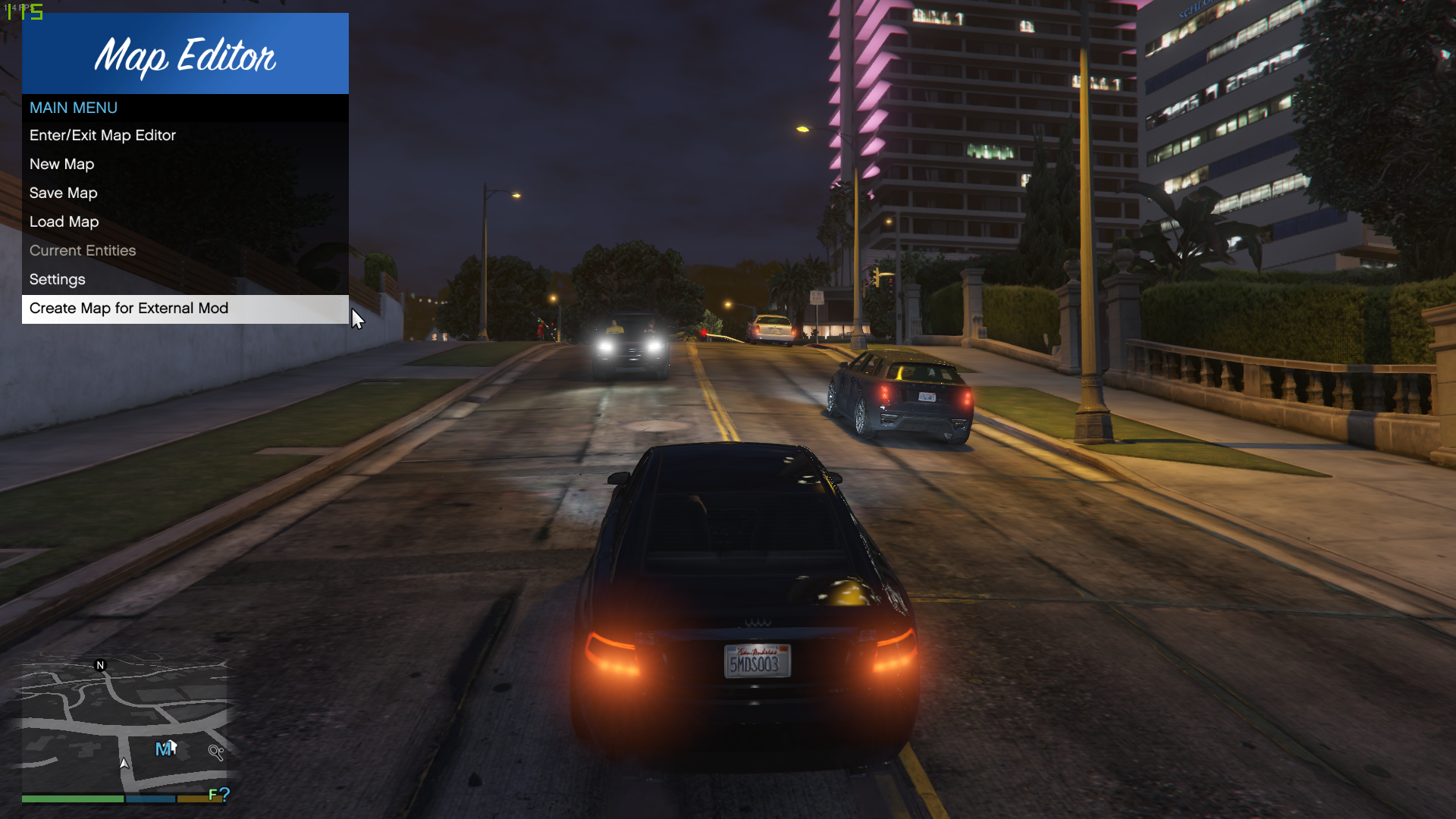Choose the New Map option
The height and width of the screenshot is (819, 1456).
[x=62, y=165]
